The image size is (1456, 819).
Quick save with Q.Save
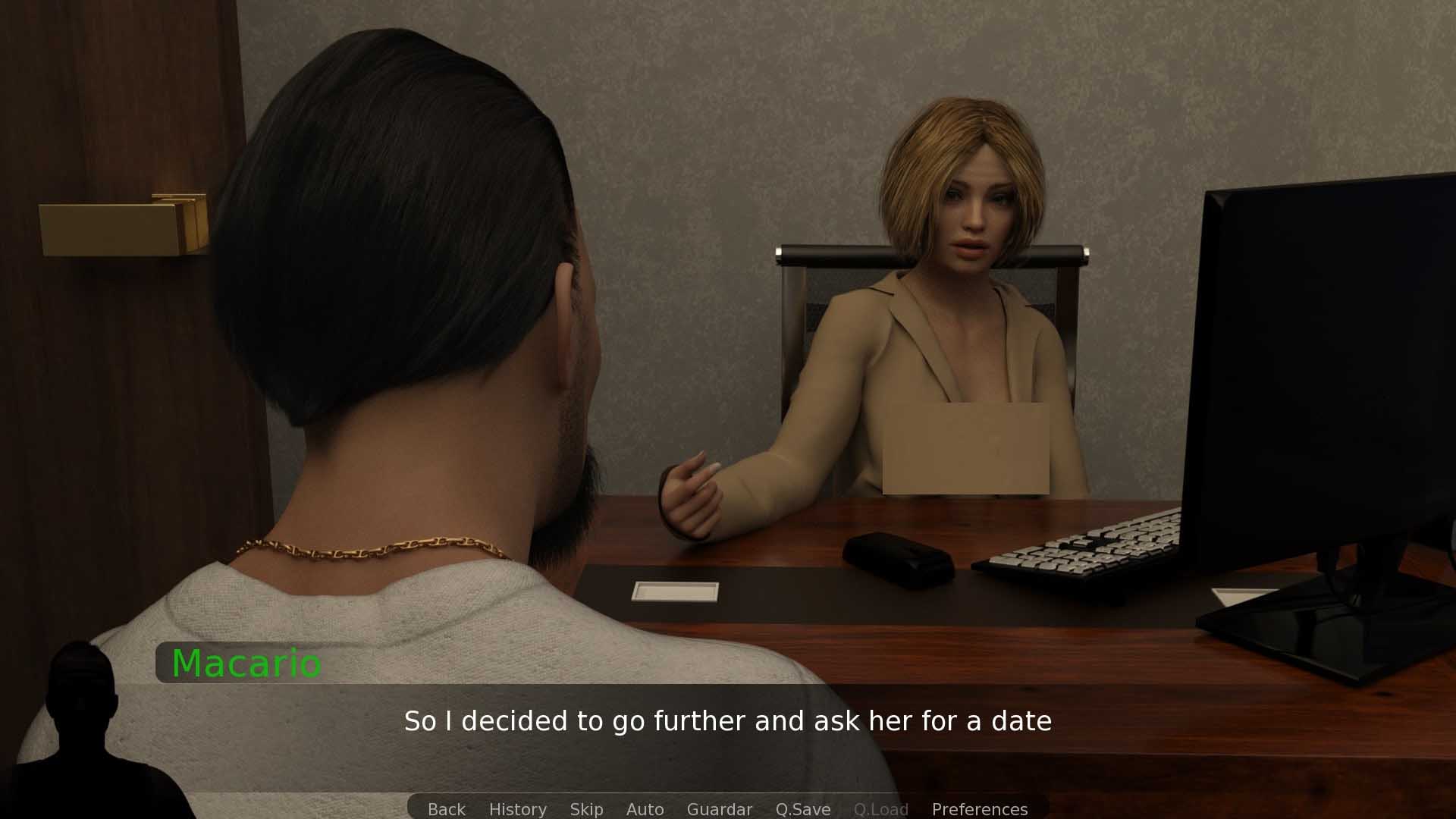802,809
